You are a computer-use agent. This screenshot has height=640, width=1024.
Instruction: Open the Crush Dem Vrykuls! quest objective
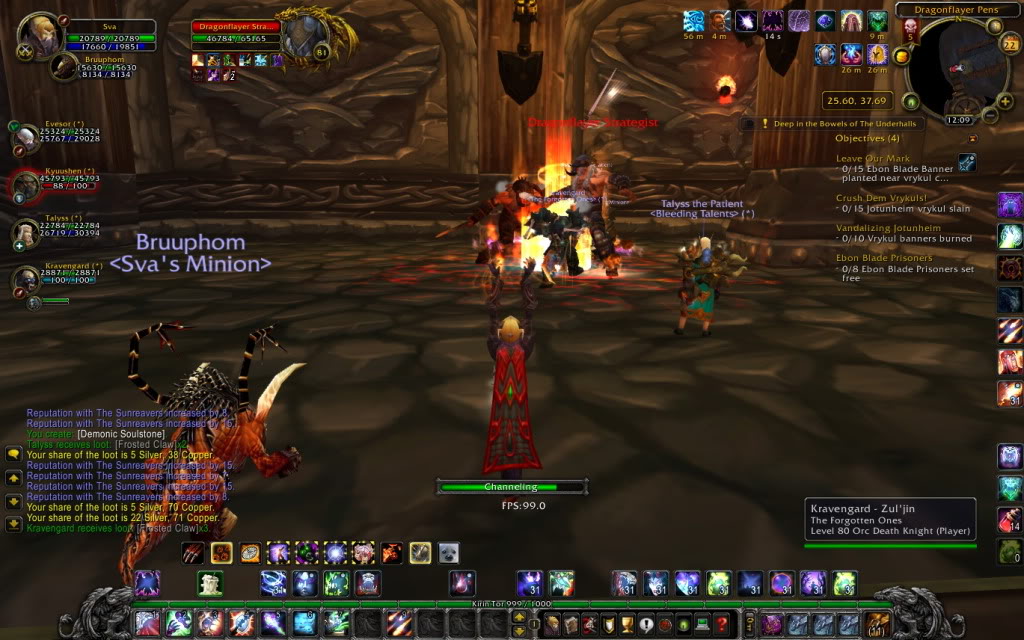coord(881,198)
